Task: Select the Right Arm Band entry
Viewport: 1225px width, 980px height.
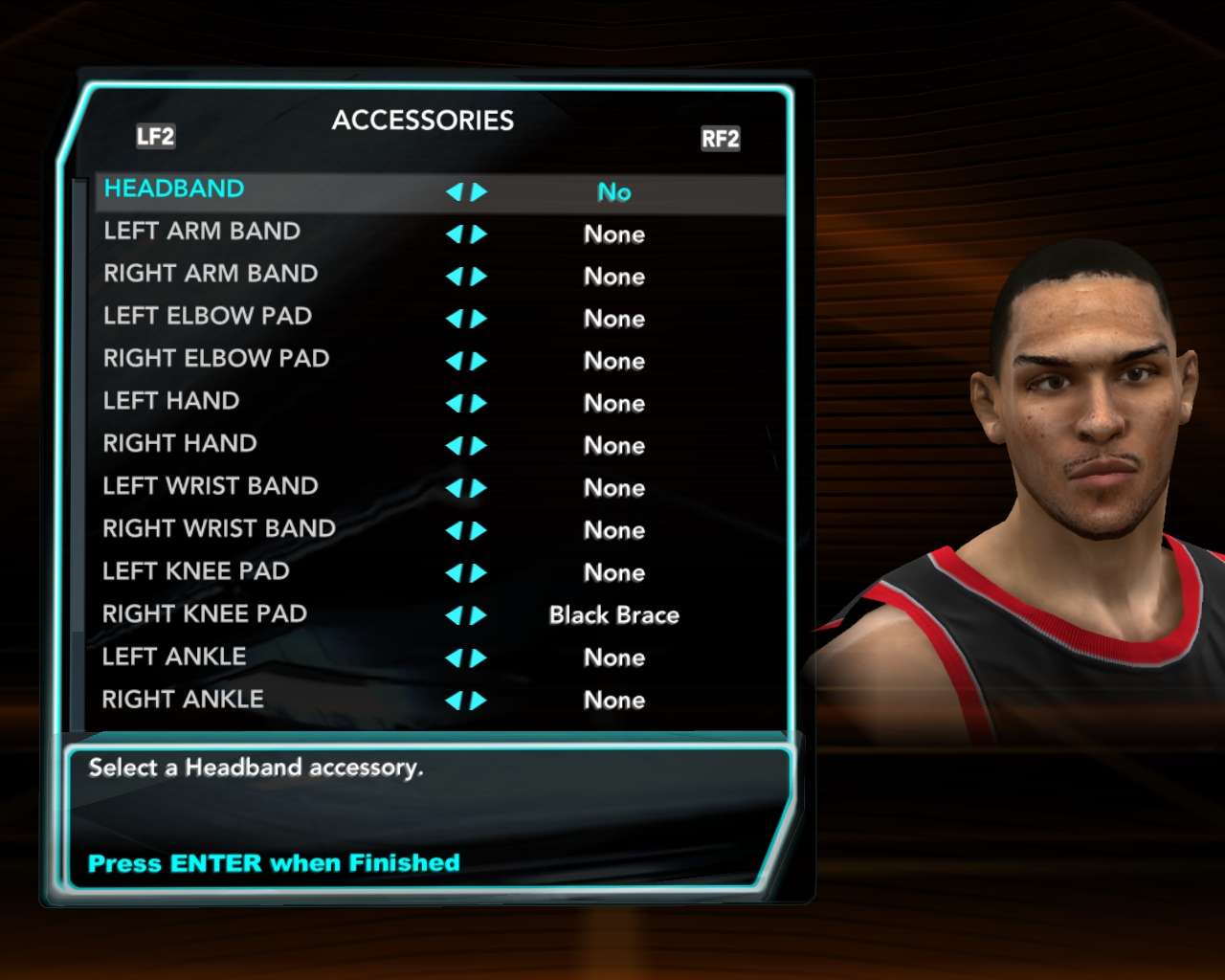Action: 211,274
